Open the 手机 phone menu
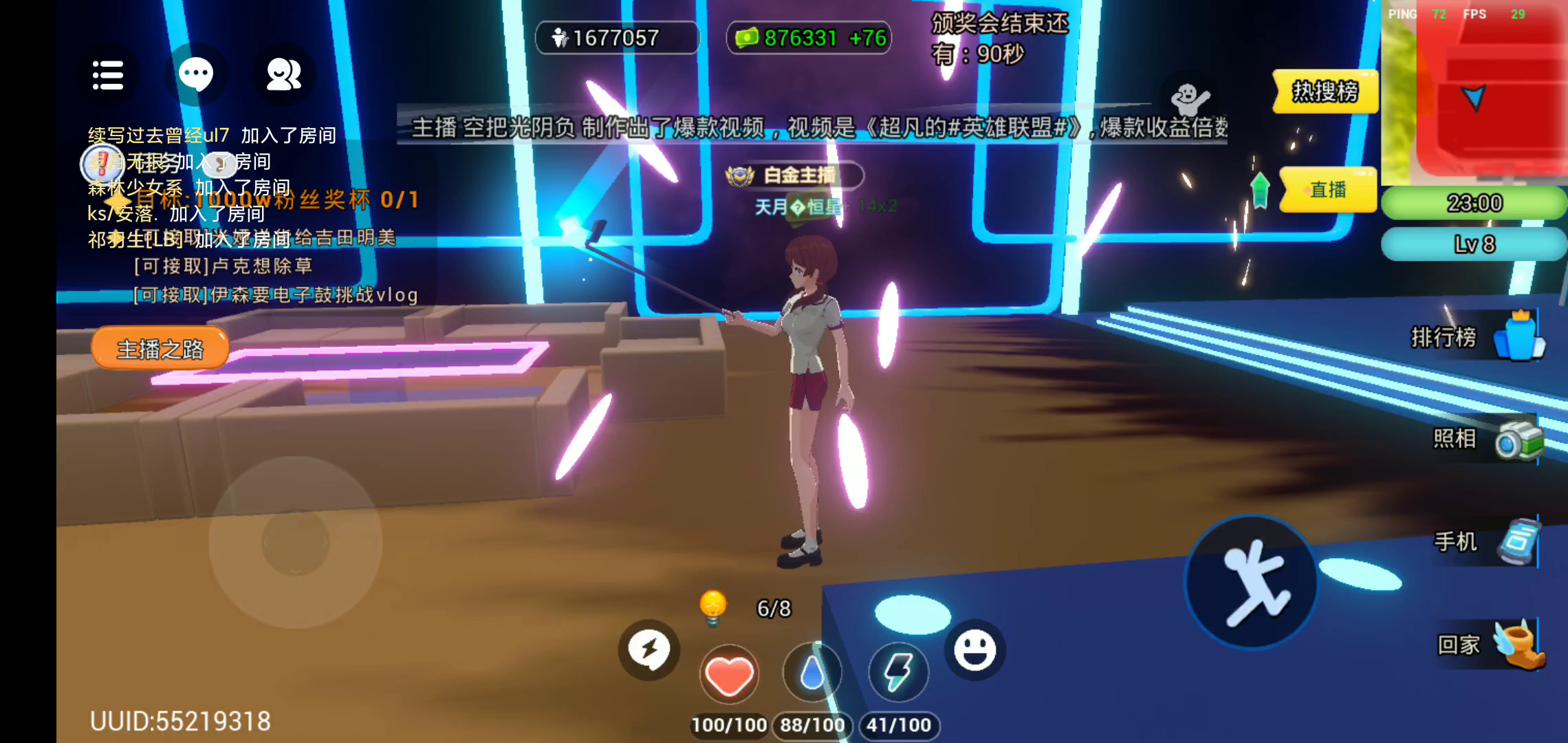This screenshot has width=1568, height=743. click(1485, 542)
